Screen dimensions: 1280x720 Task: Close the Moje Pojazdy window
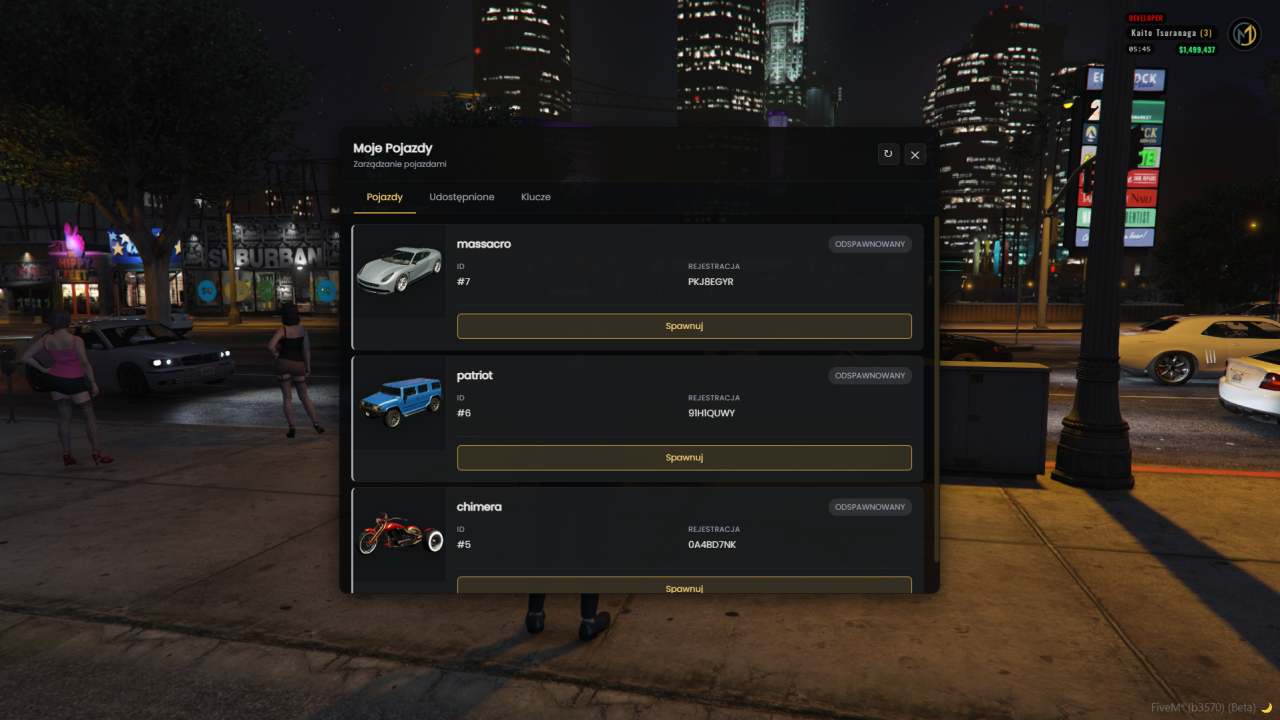(x=915, y=154)
